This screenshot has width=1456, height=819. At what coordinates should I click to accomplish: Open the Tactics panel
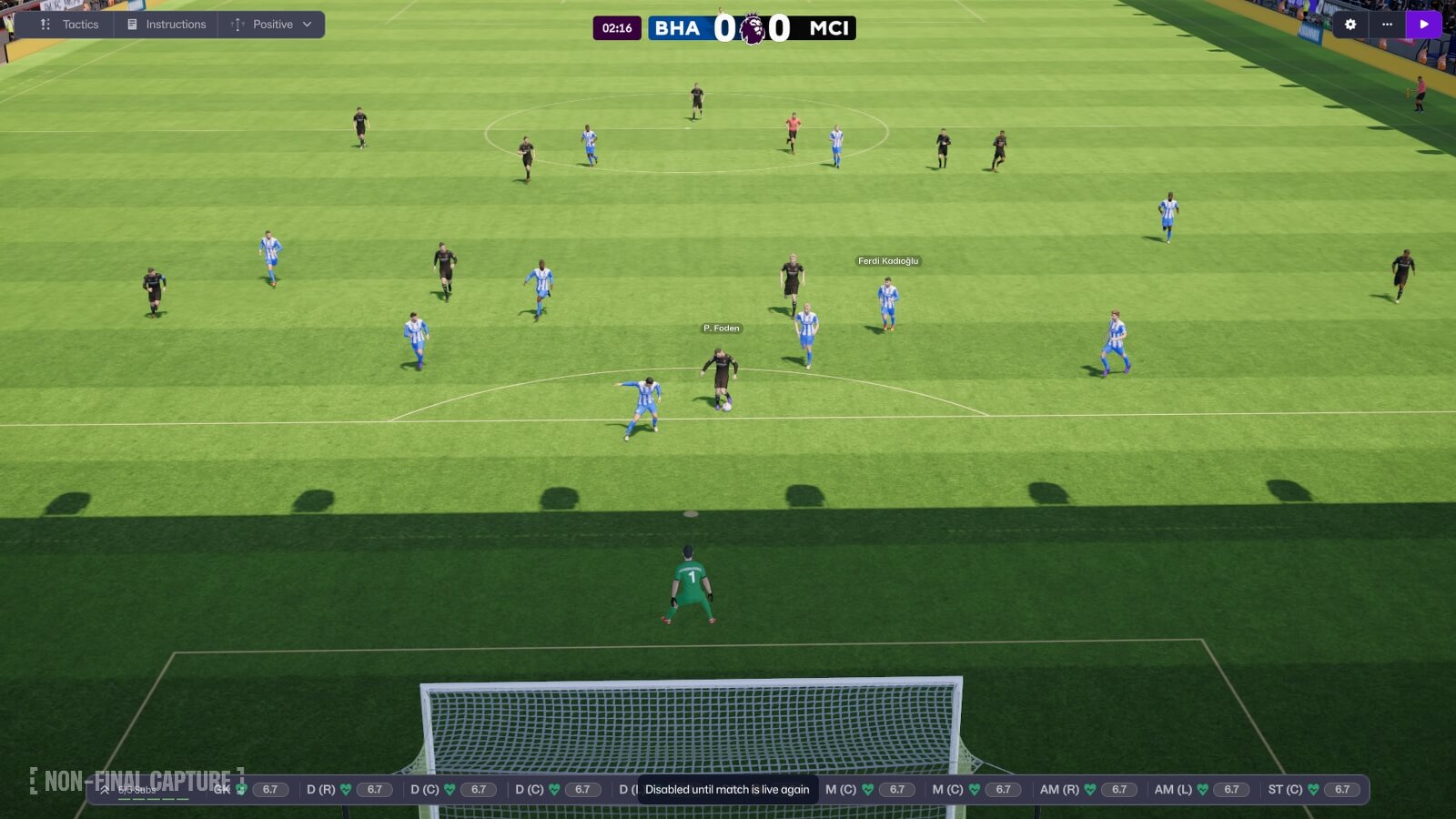(x=79, y=25)
